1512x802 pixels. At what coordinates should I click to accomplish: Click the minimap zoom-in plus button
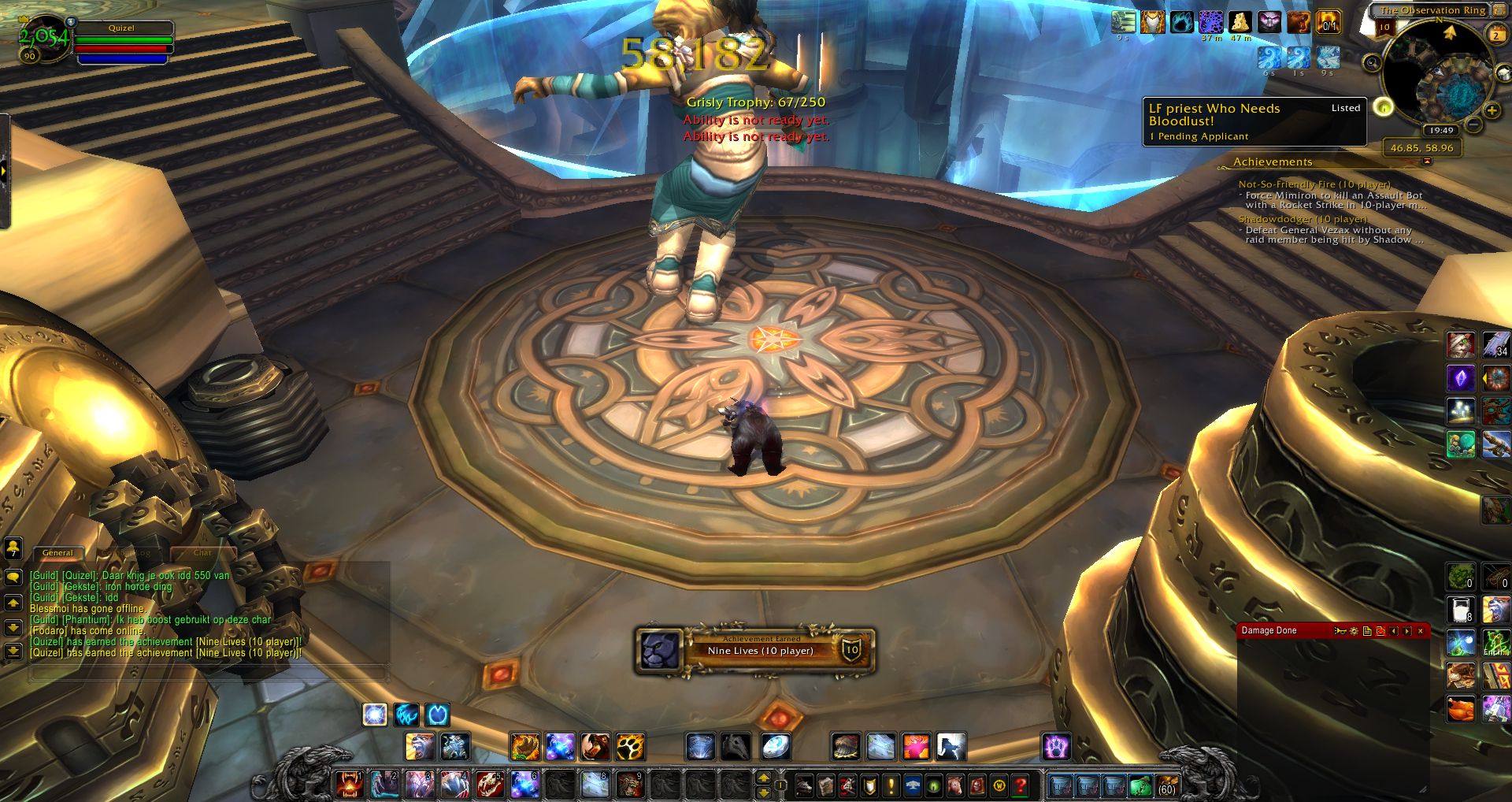(x=1492, y=110)
